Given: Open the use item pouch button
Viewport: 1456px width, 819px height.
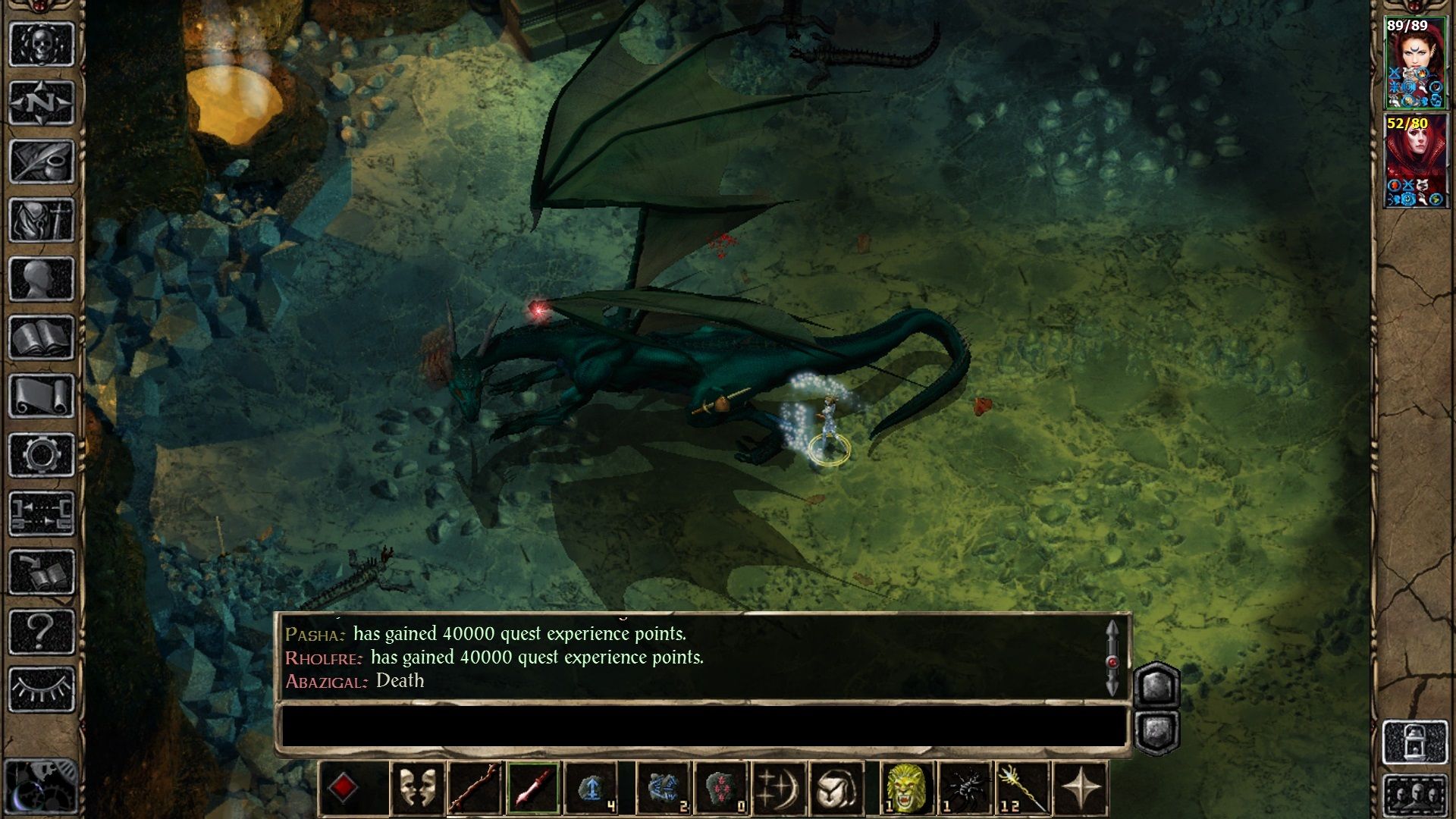Looking at the screenshot, I should pyautogui.click(x=836, y=789).
